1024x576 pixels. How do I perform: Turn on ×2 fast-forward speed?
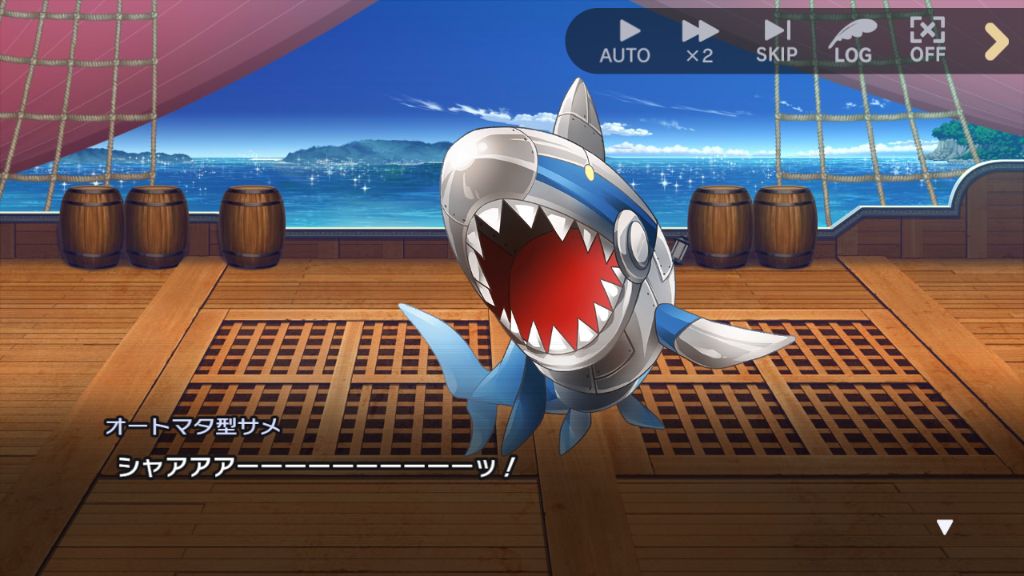click(699, 41)
